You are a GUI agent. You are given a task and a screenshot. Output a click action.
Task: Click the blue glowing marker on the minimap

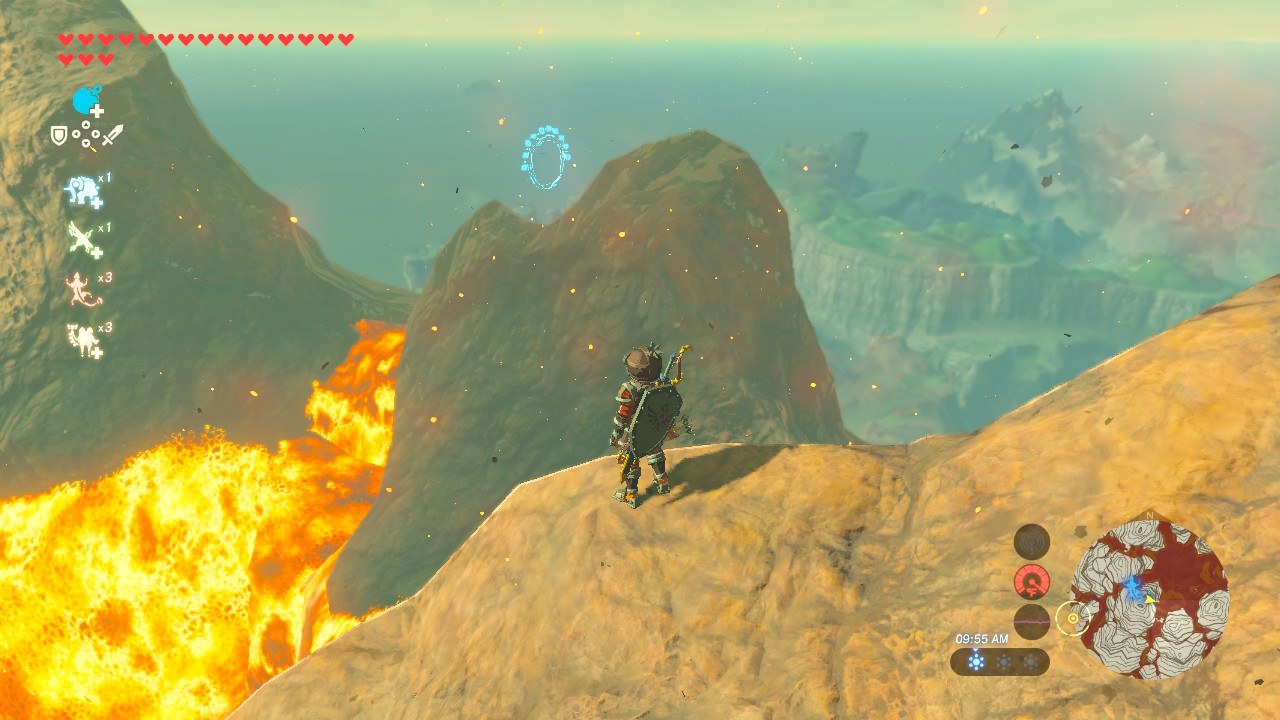(1133, 587)
